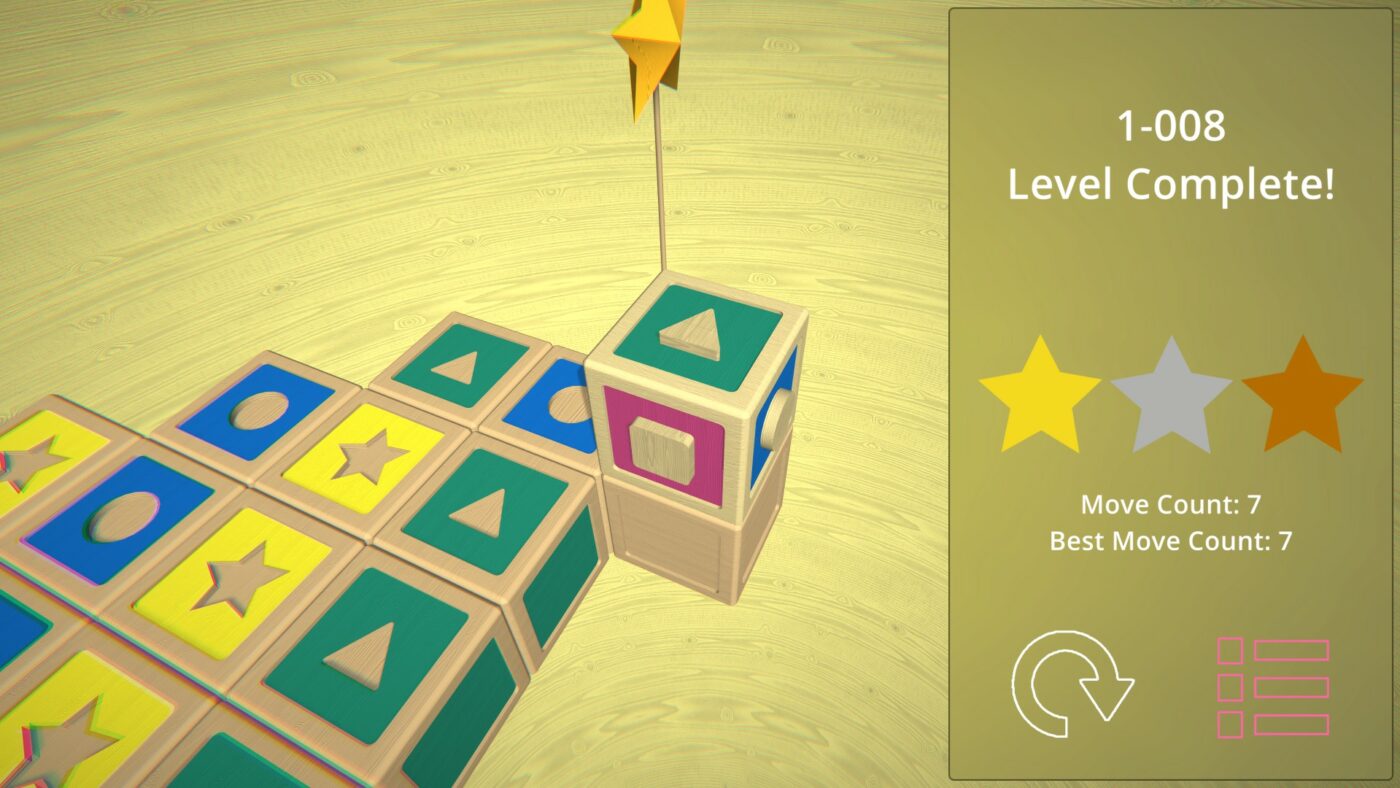Select the green triangle face on the player cube

coord(690,335)
